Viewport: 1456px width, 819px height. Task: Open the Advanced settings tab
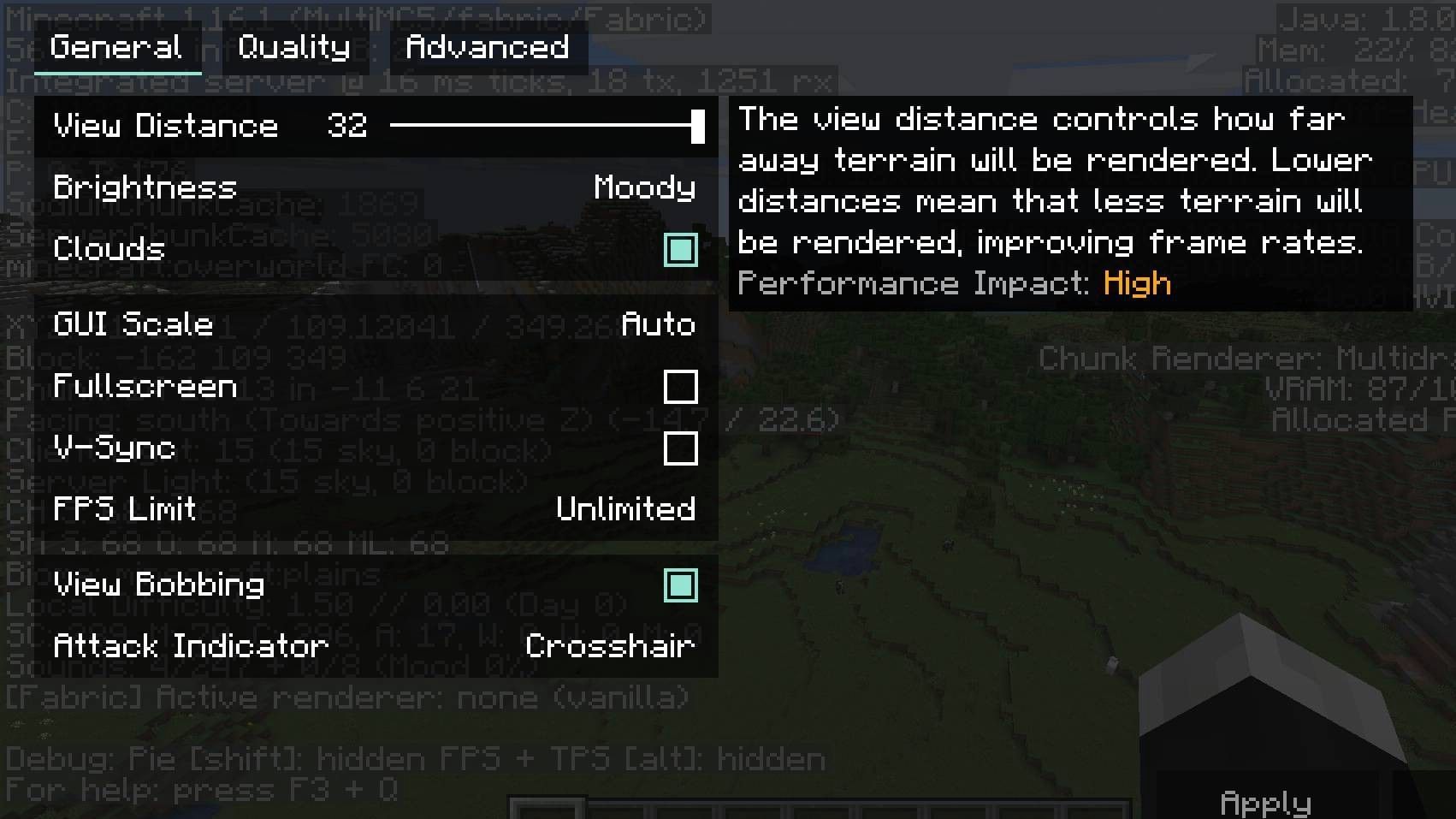483,47
